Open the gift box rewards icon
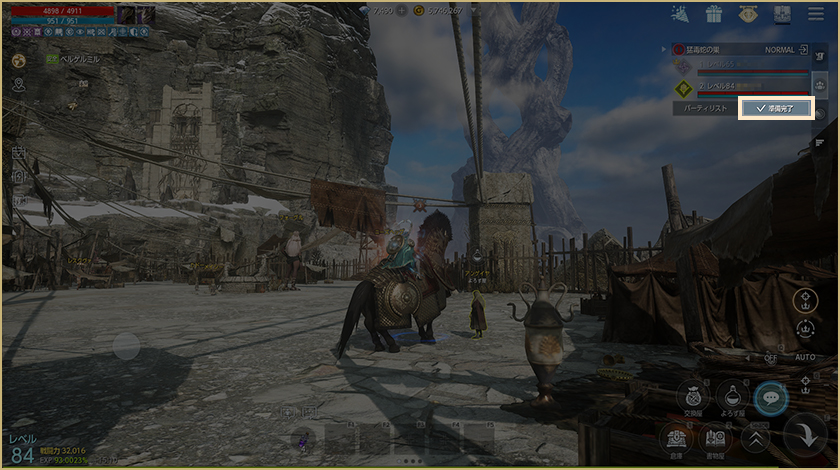The width and height of the screenshot is (840, 470). (713, 14)
